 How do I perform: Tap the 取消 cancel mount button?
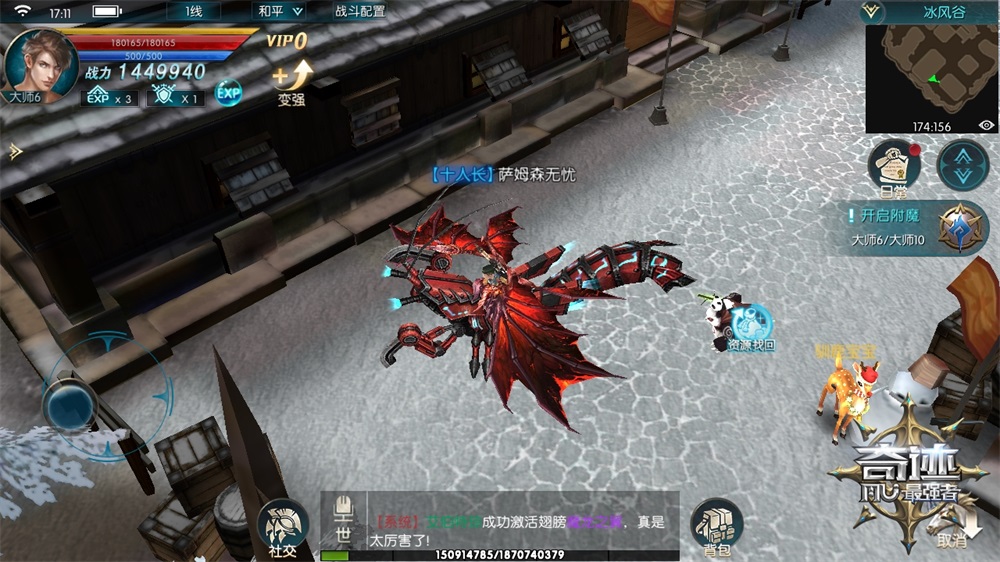coord(950,527)
